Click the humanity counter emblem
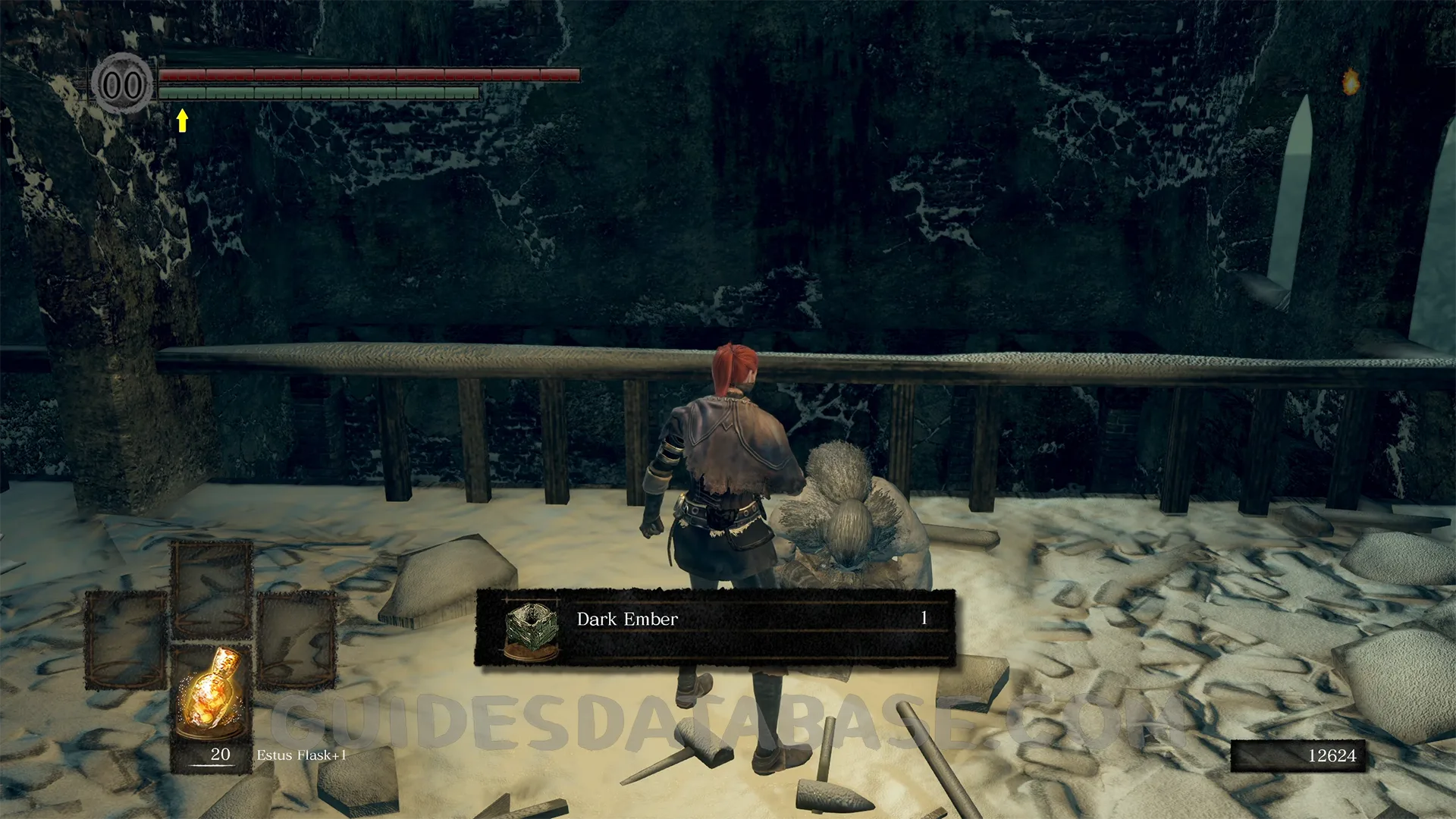Image resolution: width=1456 pixels, height=819 pixels. (x=122, y=84)
